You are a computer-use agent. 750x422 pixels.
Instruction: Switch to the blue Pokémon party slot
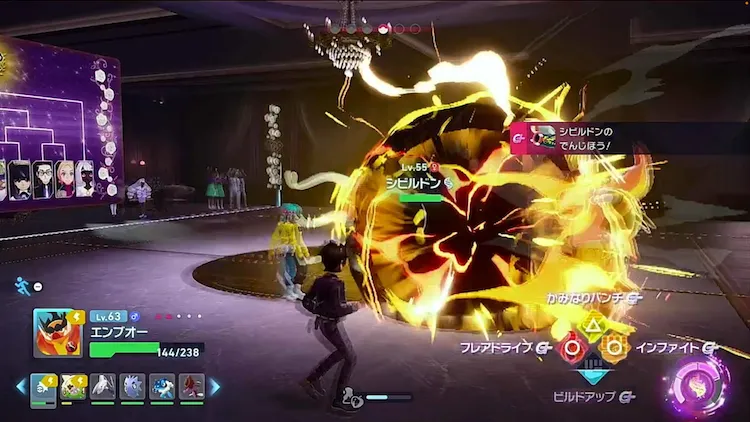(x=161, y=387)
